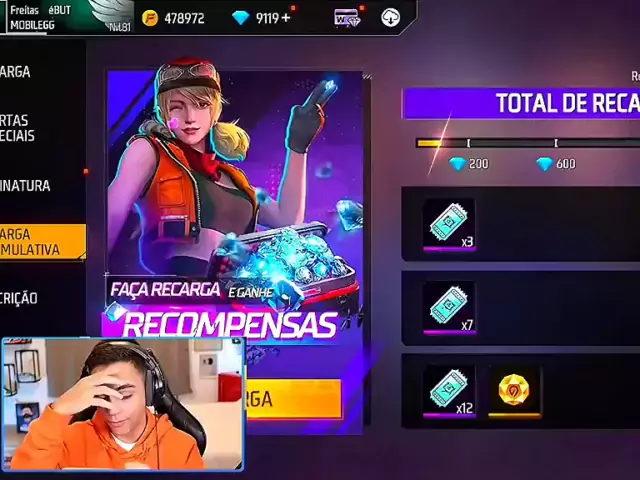The image size is (640, 480).
Task: Click the streamer webcam overlay
Action: pos(122,404)
